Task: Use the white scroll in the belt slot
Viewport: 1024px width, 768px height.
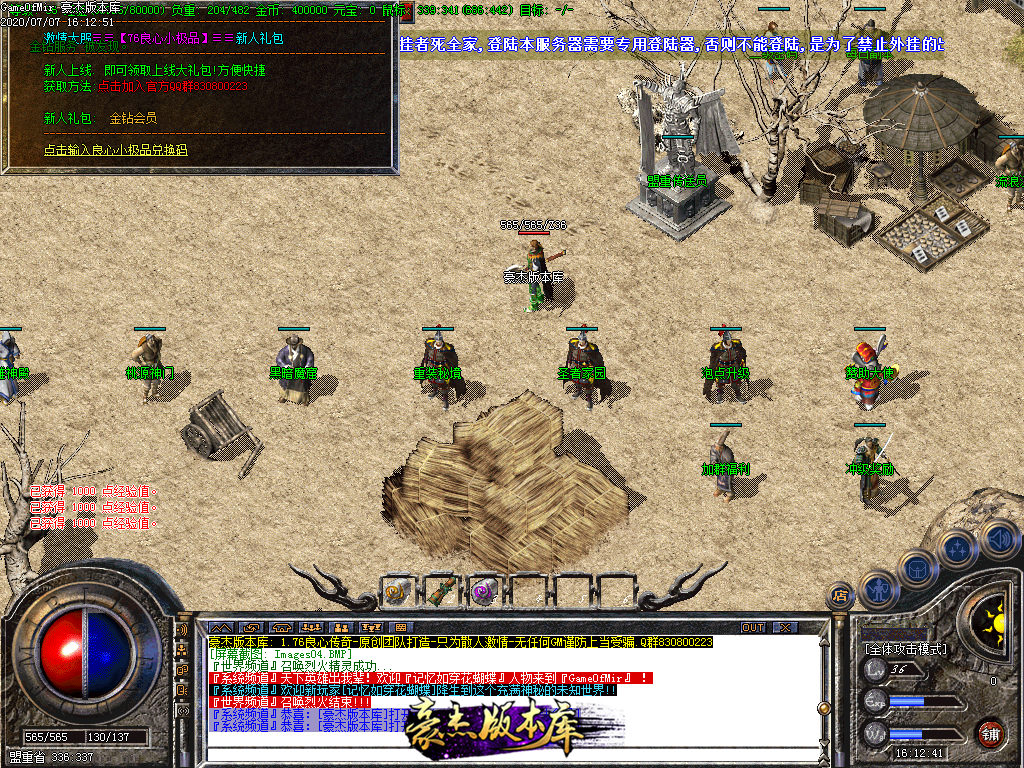Action: tap(397, 592)
